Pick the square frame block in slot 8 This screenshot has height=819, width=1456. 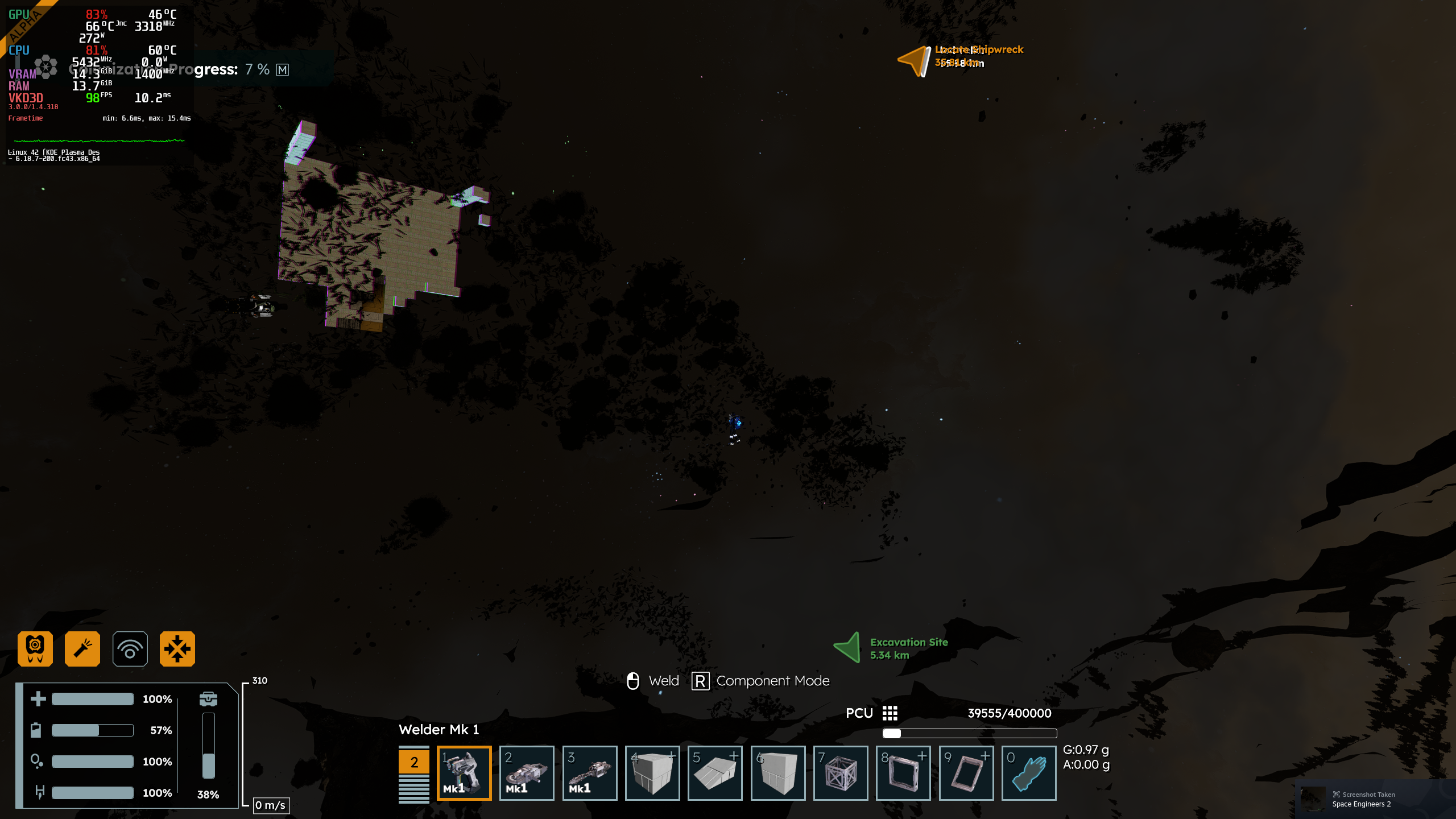[x=903, y=772]
